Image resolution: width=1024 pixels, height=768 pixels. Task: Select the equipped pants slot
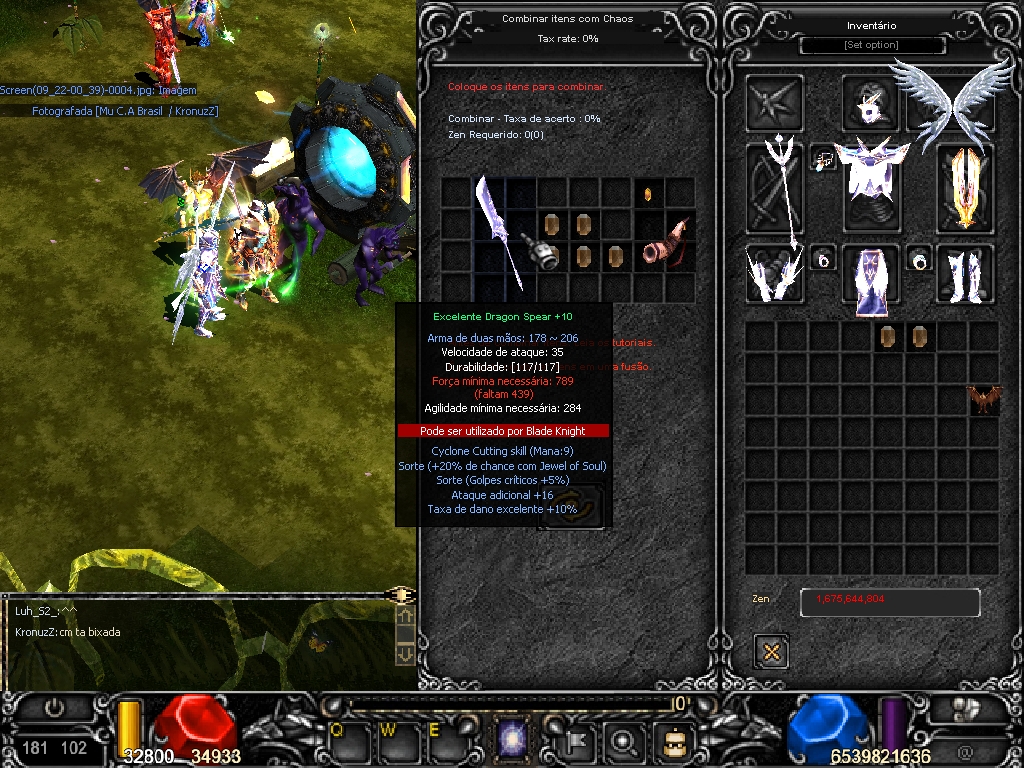(872, 273)
